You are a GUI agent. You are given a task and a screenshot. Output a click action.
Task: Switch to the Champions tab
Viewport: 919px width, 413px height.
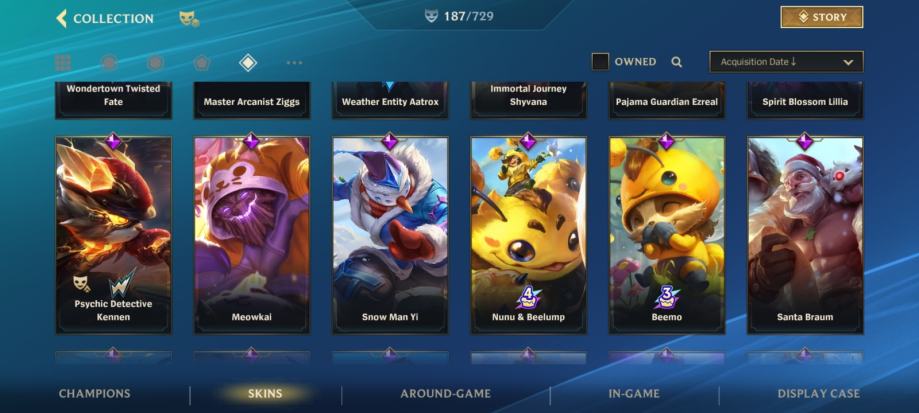pos(95,394)
